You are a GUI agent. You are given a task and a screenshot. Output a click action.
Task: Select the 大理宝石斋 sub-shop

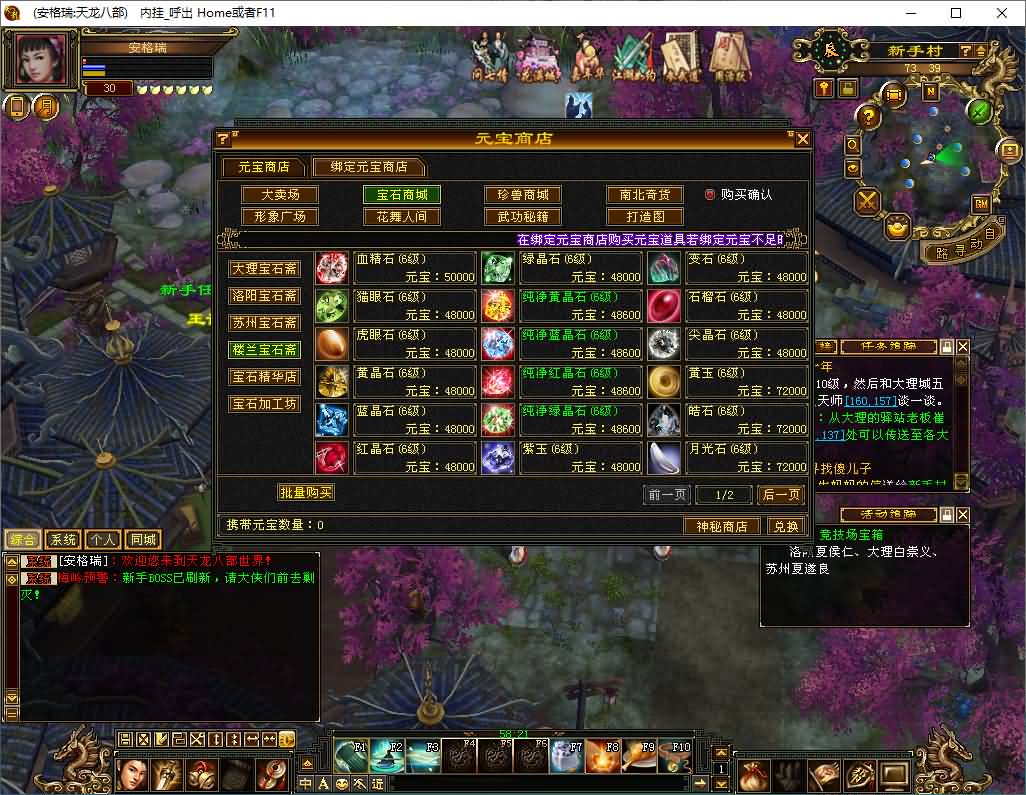(x=265, y=269)
